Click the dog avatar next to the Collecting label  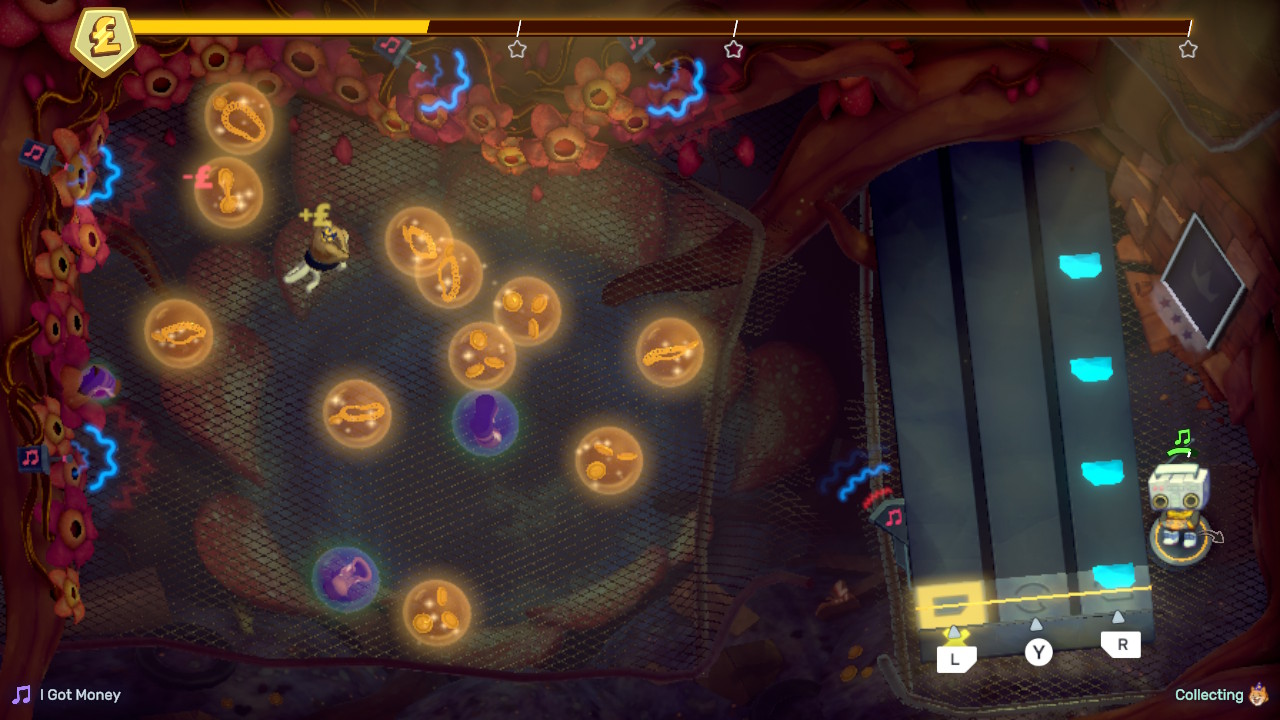[1257, 694]
